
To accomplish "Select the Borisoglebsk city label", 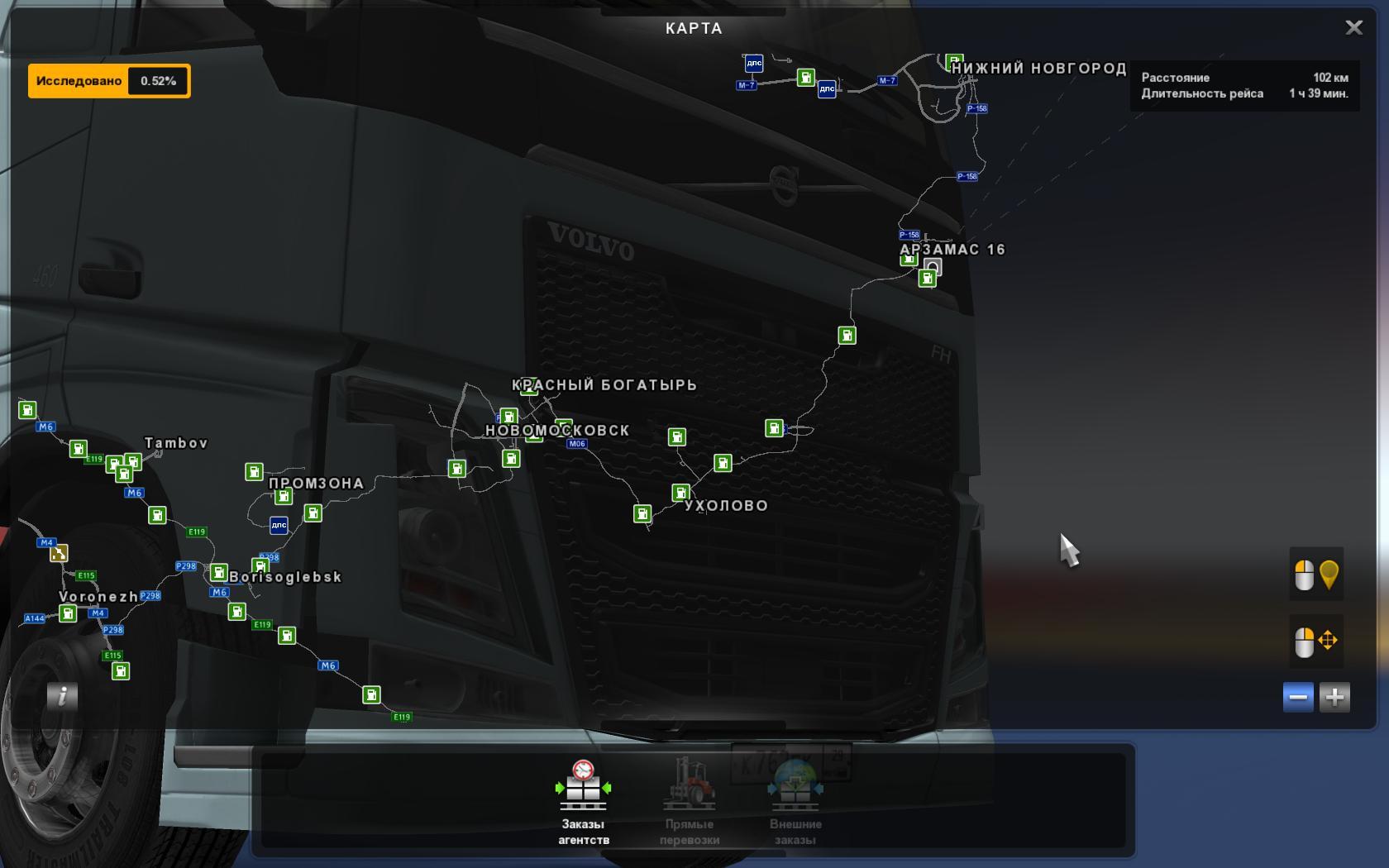I will pos(285,577).
